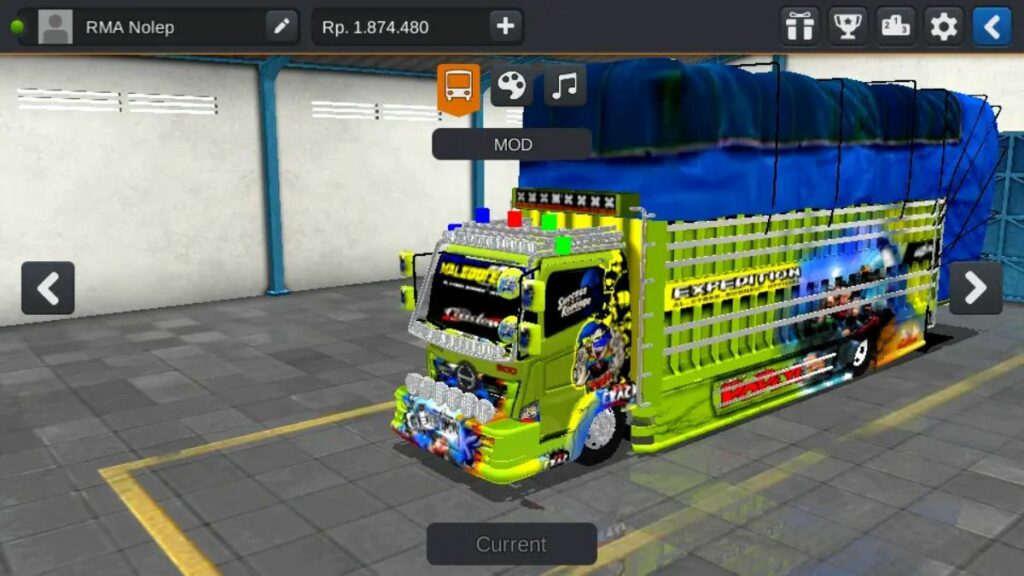
Task: Go back using the blue arrow
Action: coord(992,27)
